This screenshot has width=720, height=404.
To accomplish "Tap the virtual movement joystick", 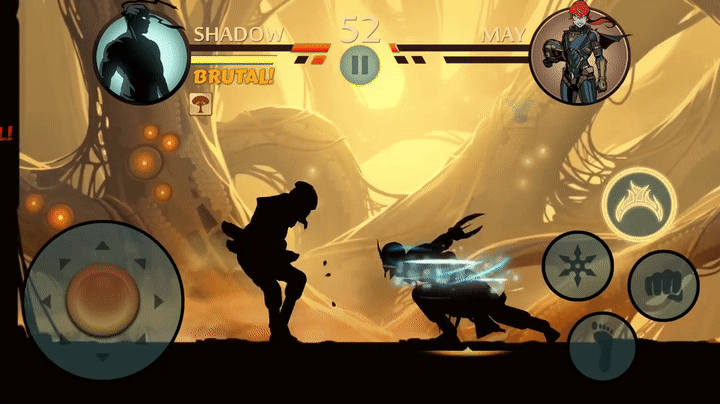I will click(102, 297).
